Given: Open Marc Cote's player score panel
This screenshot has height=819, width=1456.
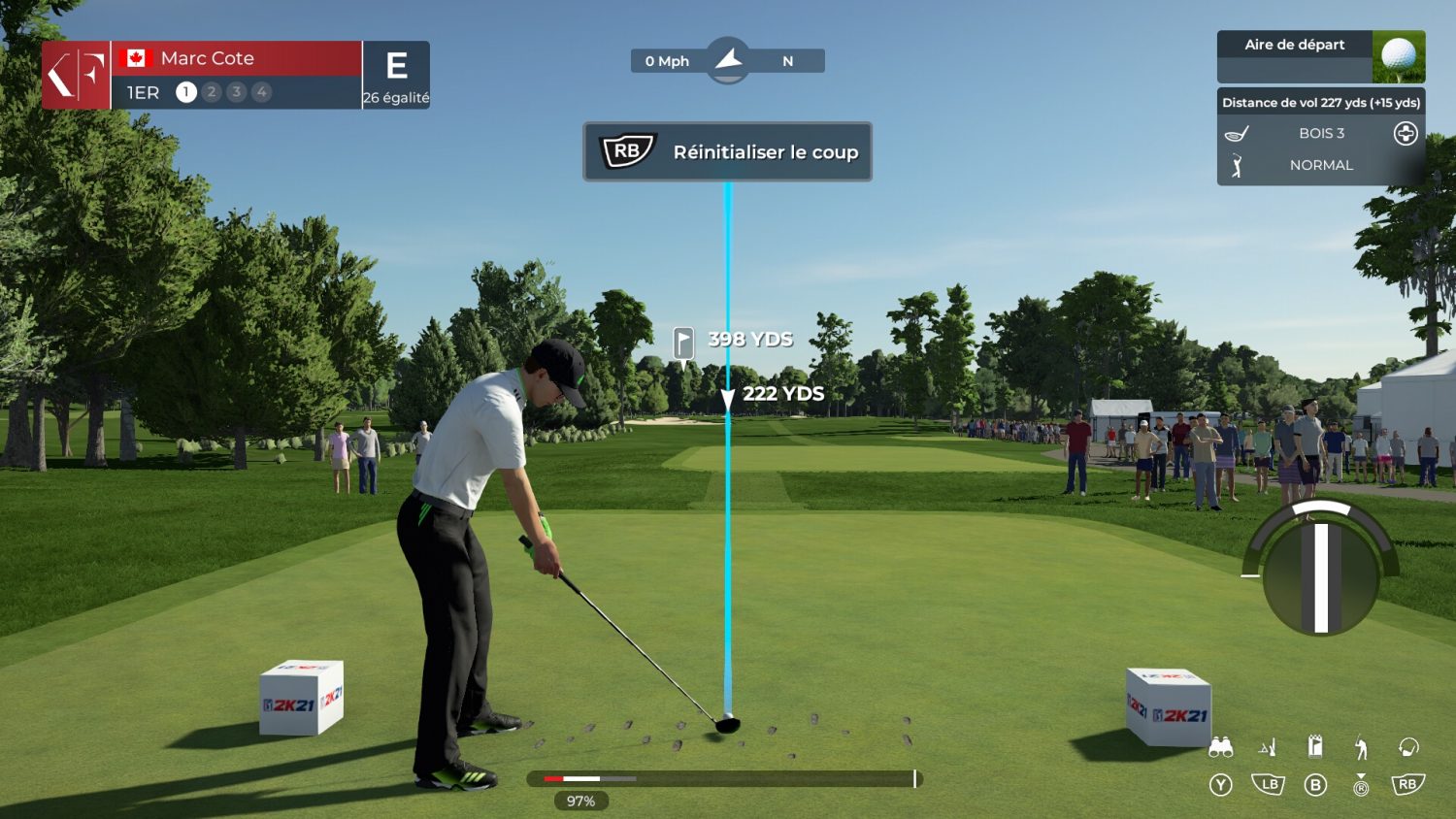Looking at the screenshot, I should click(236, 75).
